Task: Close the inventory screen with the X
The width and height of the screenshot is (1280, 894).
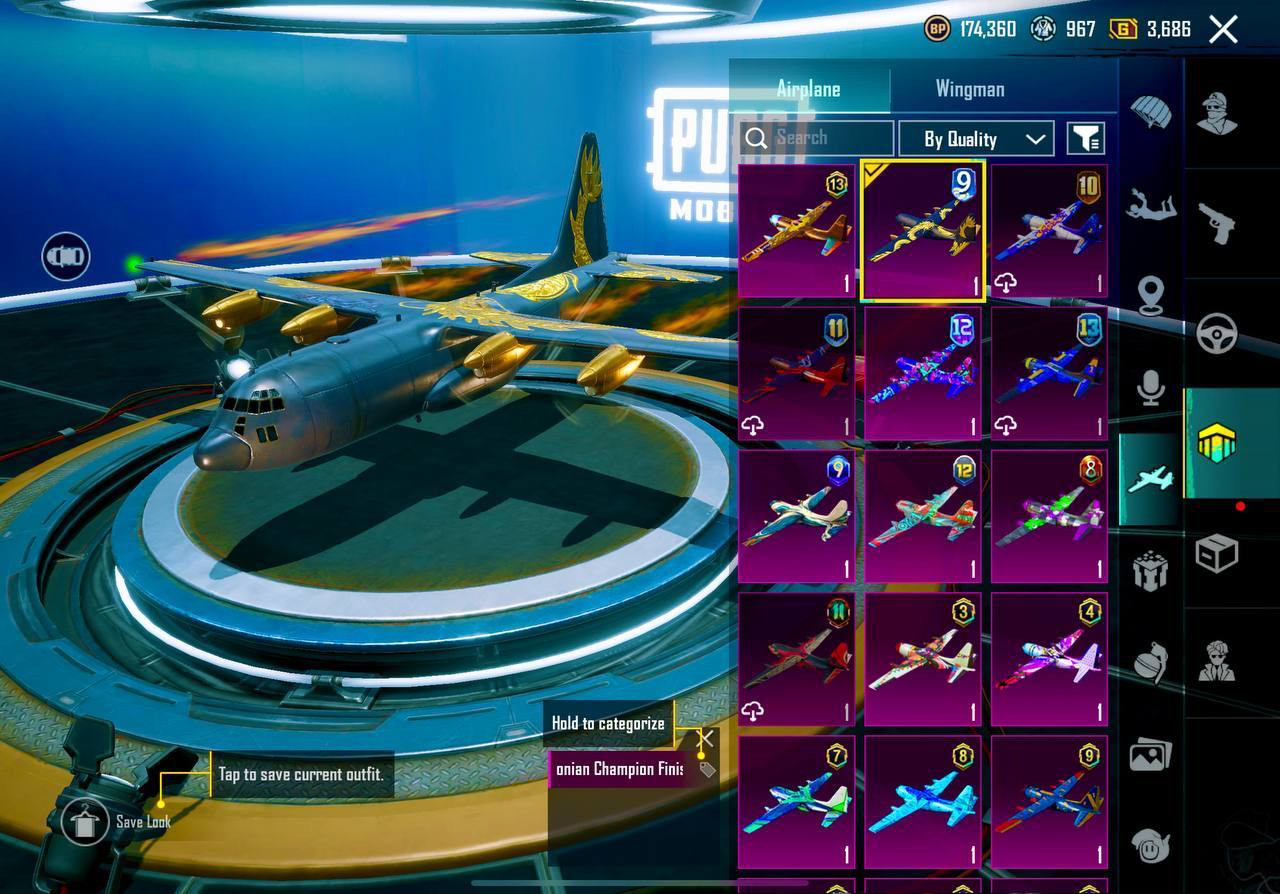Action: point(1223,30)
